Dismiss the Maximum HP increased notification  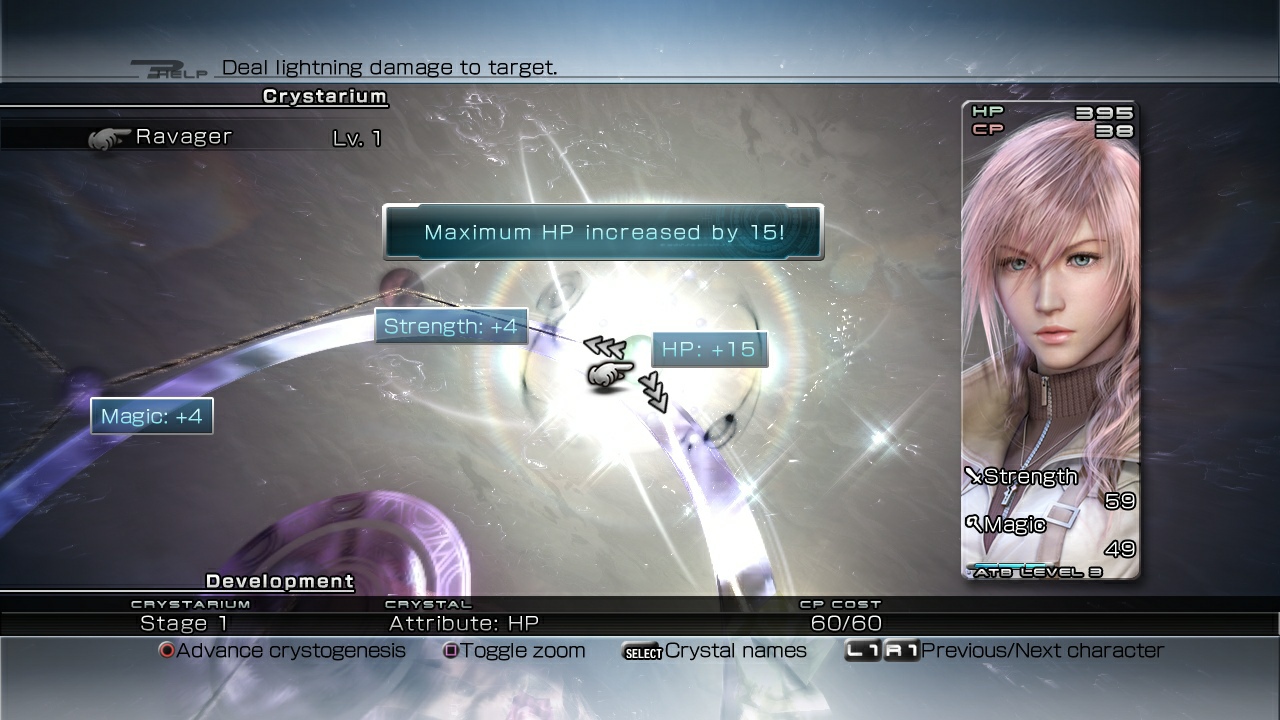602,232
